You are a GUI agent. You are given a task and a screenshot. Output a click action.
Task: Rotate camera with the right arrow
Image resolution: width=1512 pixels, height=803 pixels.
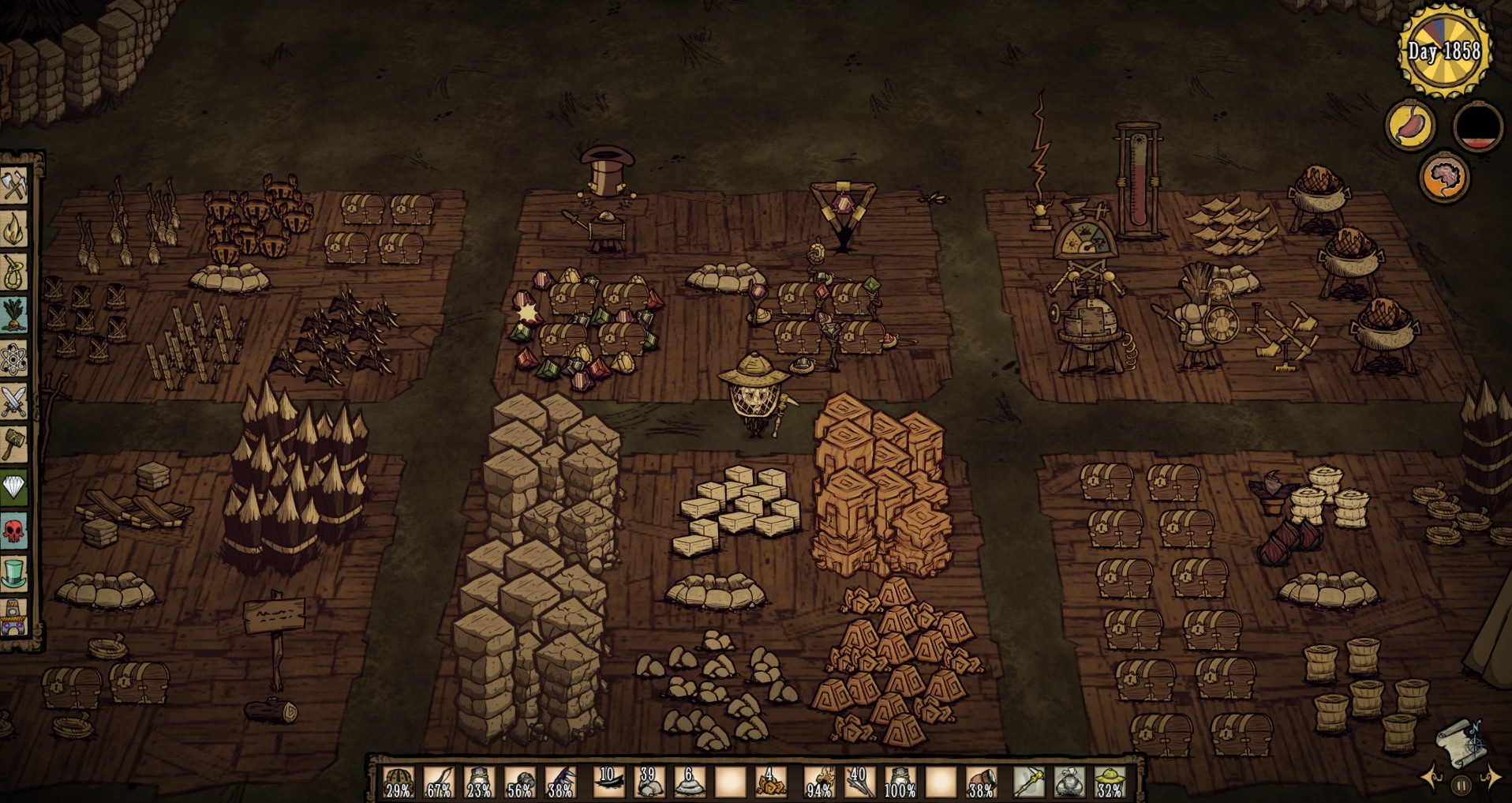(x=1491, y=779)
